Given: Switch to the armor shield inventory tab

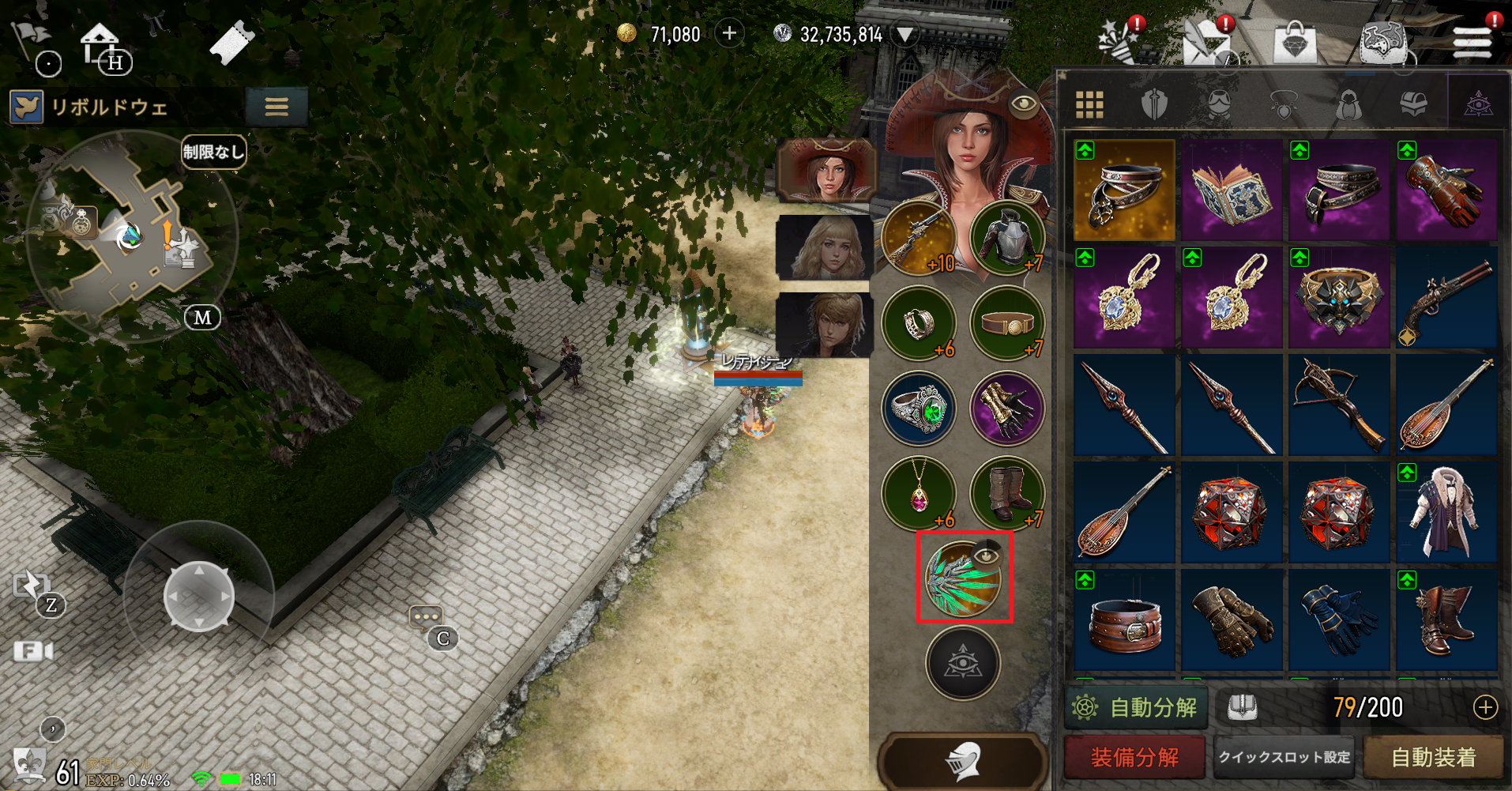Looking at the screenshot, I should [1154, 104].
